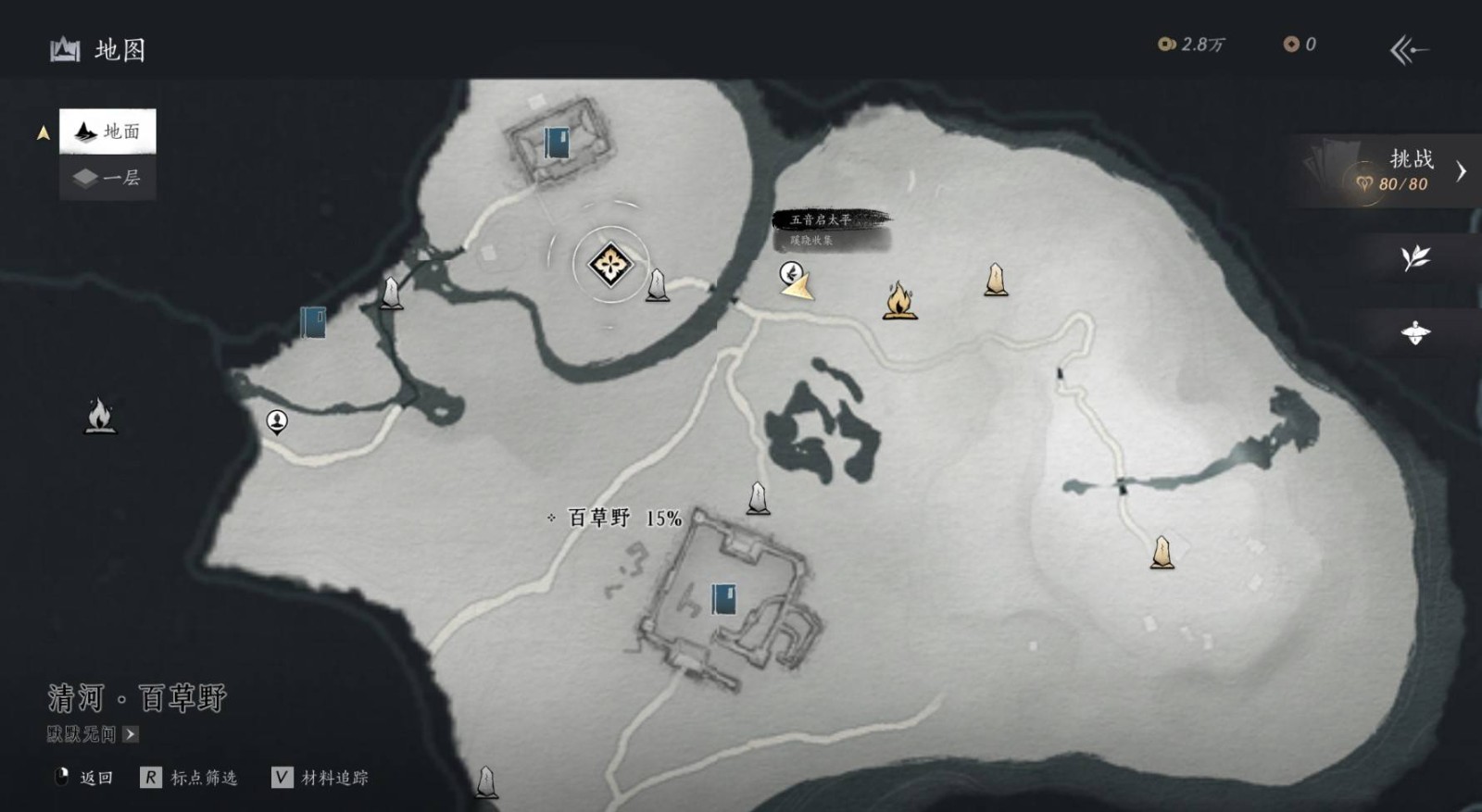This screenshot has height=812, width=1482.
Task: Close the map with the back arrow
Action: (1409, 49)
